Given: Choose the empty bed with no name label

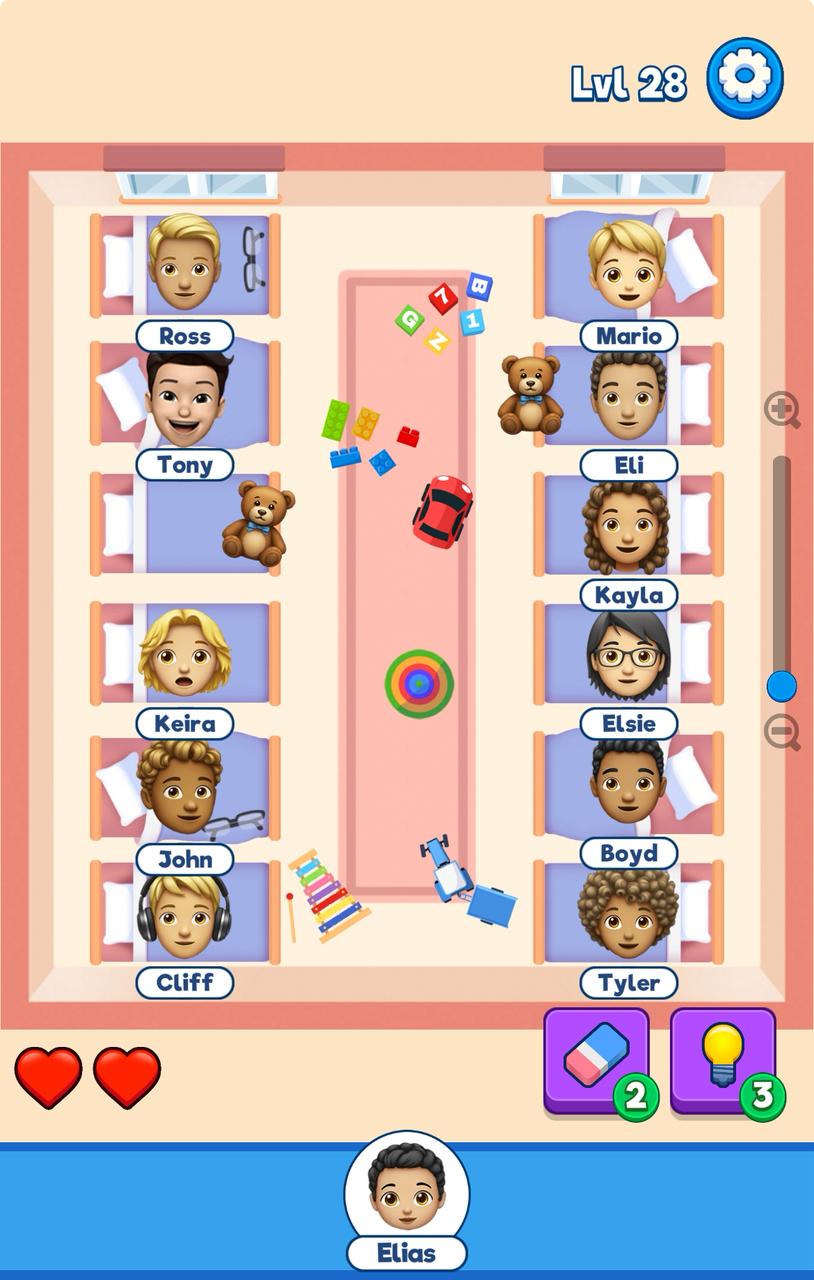Looking at the screenshot, I should tap(185, 524).
